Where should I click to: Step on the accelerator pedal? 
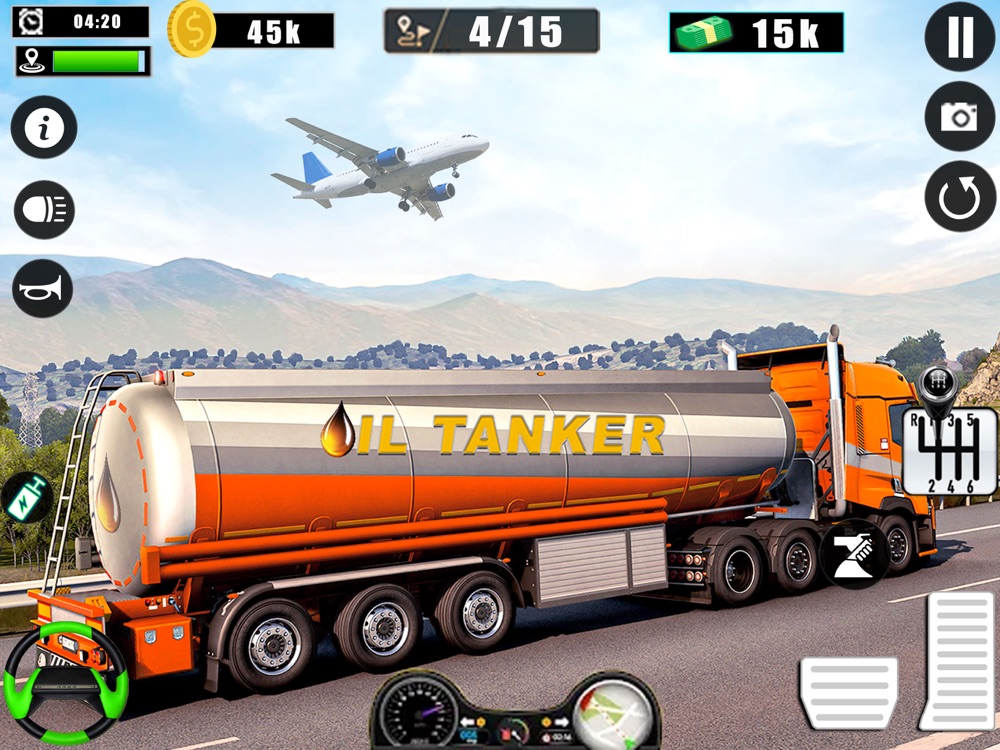tap(956, 660)
